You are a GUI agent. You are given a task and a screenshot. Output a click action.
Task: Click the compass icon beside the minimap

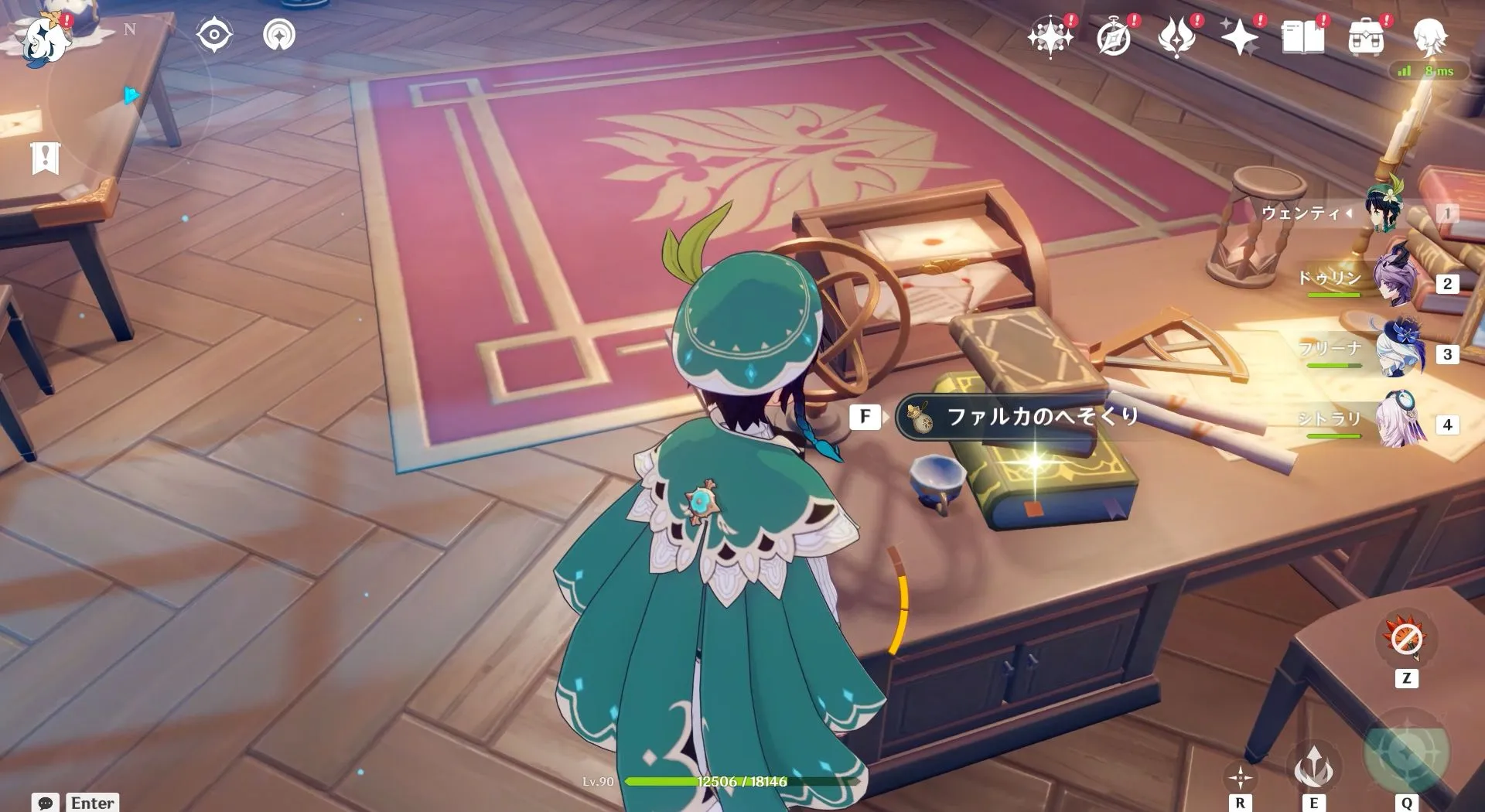[x=214, y=34]
